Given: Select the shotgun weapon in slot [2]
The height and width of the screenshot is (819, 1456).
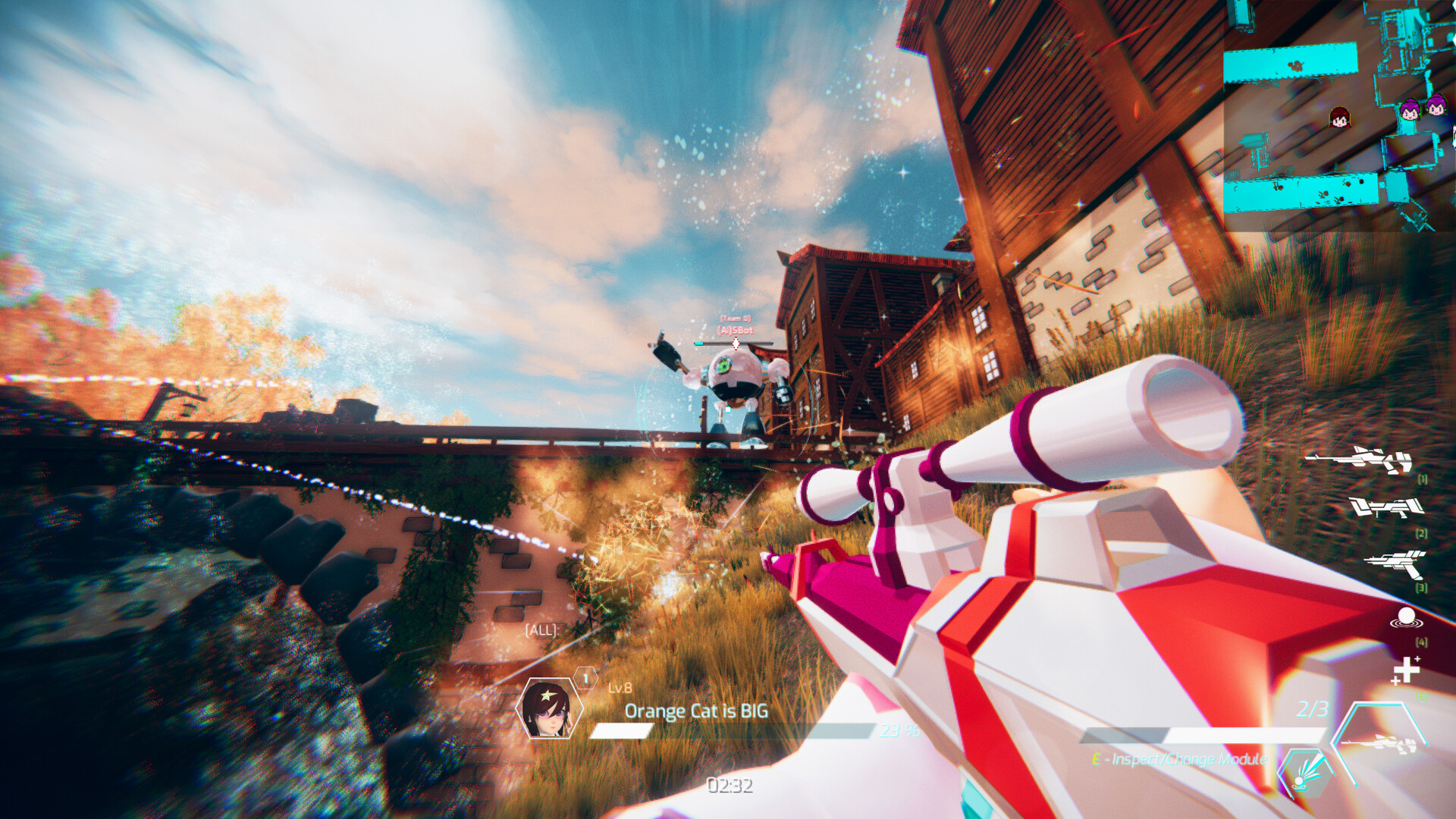Looking at the screenshot, I should (1388, 508).
